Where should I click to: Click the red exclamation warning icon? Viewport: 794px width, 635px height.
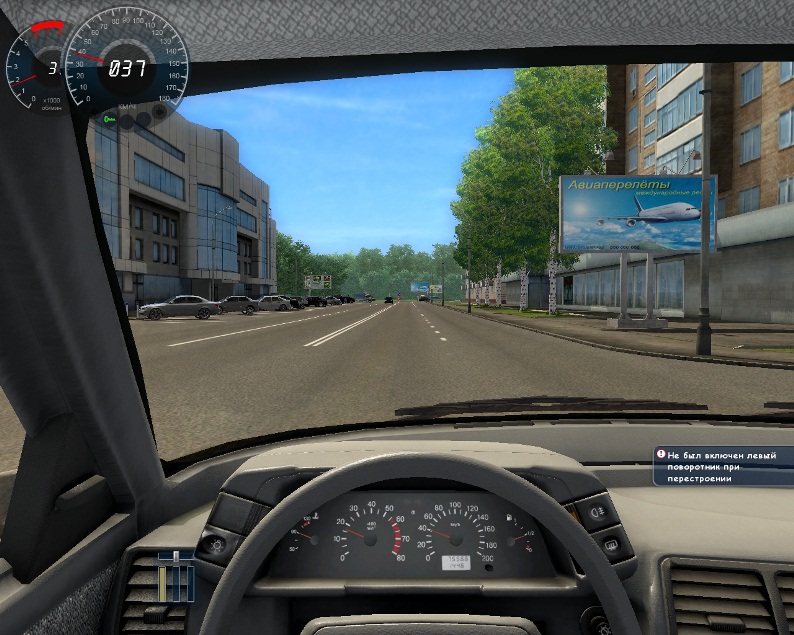click(661, 455)
